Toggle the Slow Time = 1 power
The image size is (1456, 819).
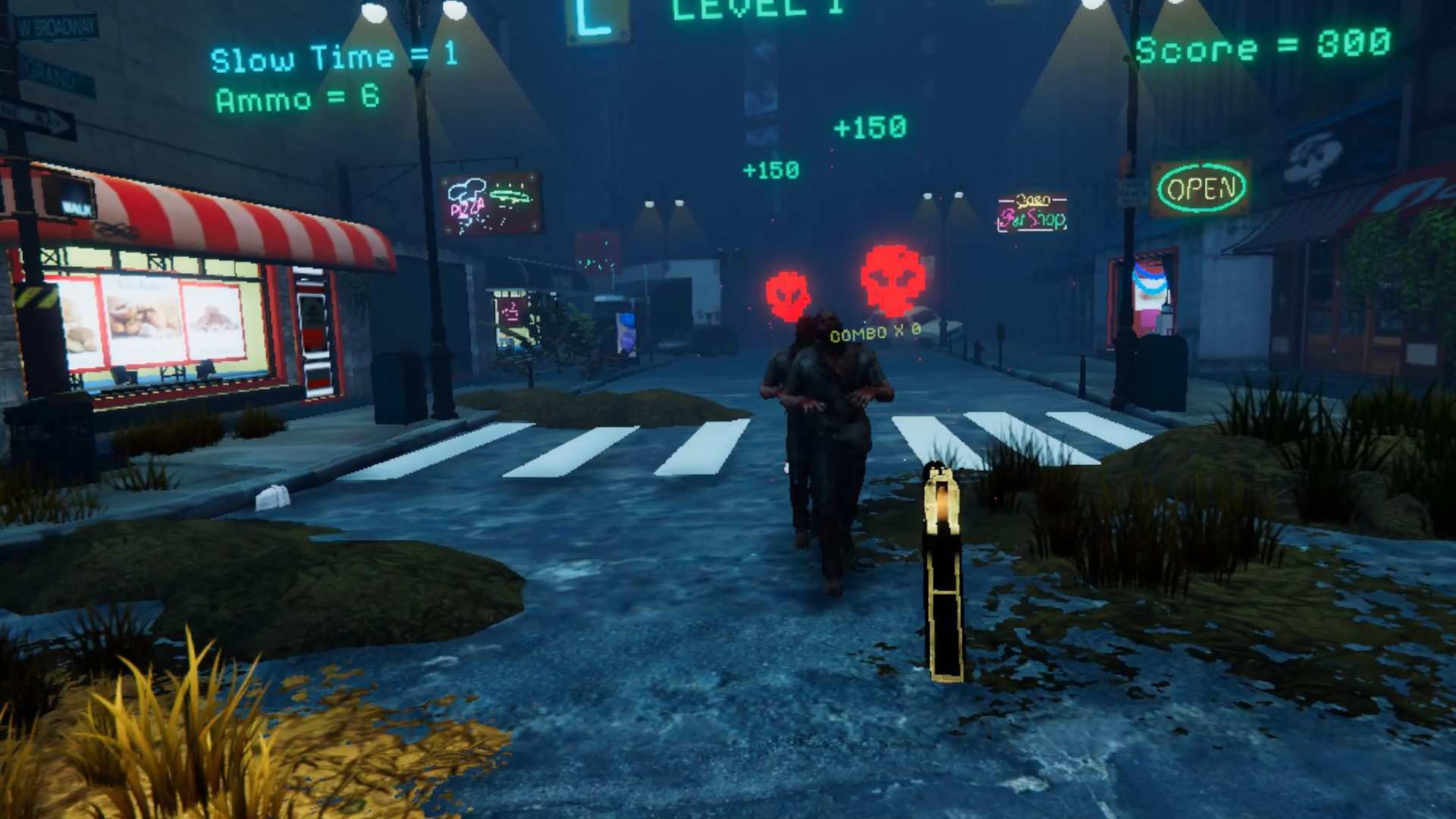pyautogui.click(x=331, y=55)
